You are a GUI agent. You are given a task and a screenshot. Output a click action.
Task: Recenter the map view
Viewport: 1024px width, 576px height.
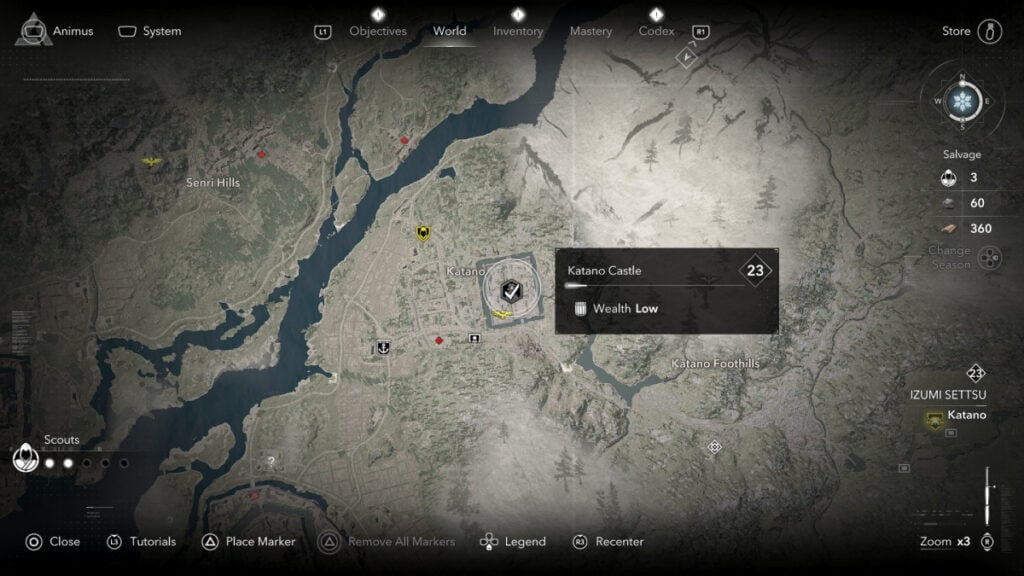click(608, 542)
